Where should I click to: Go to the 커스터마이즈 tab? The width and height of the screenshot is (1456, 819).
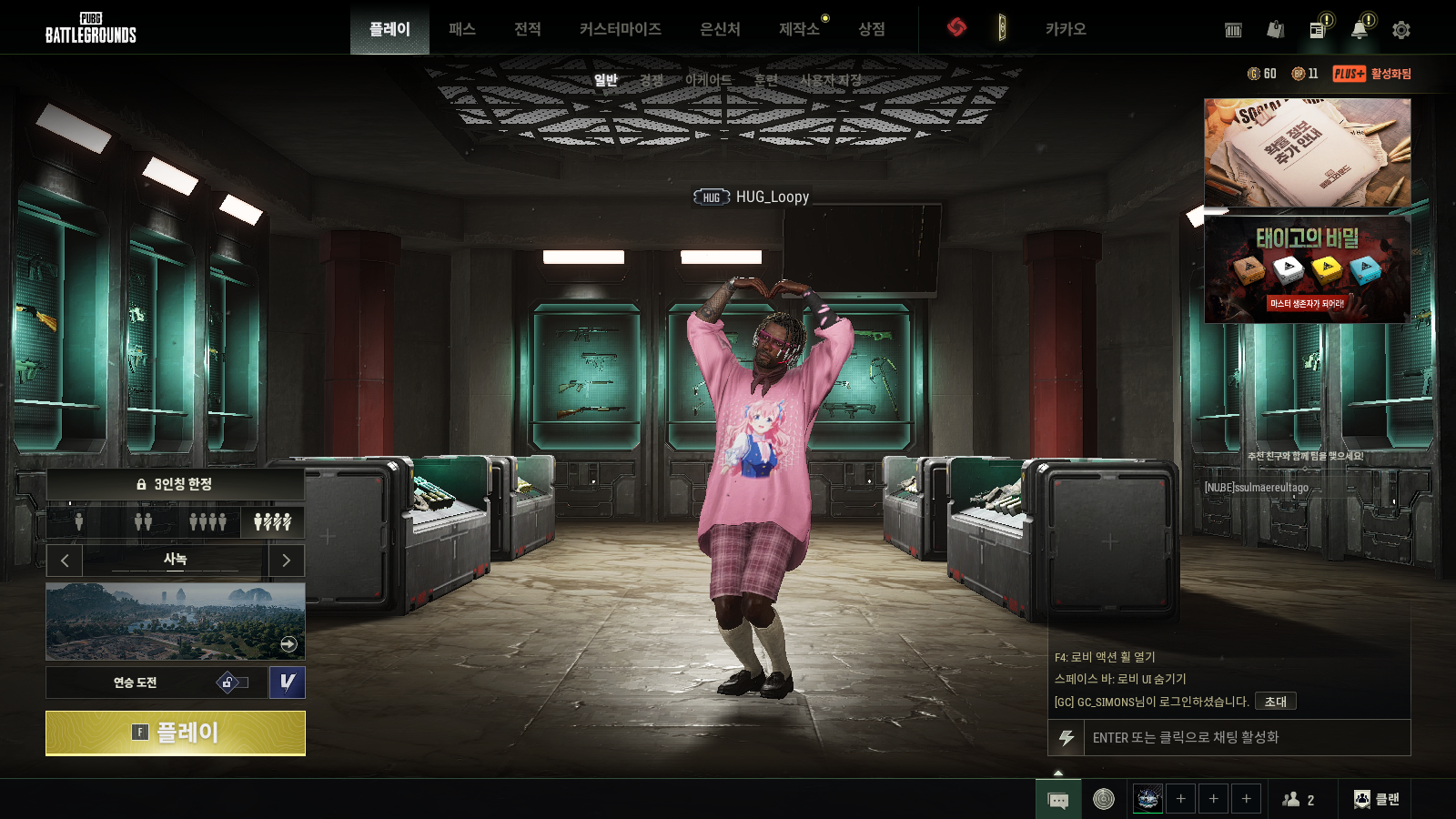pyautogui.click(x=620, y=29)
